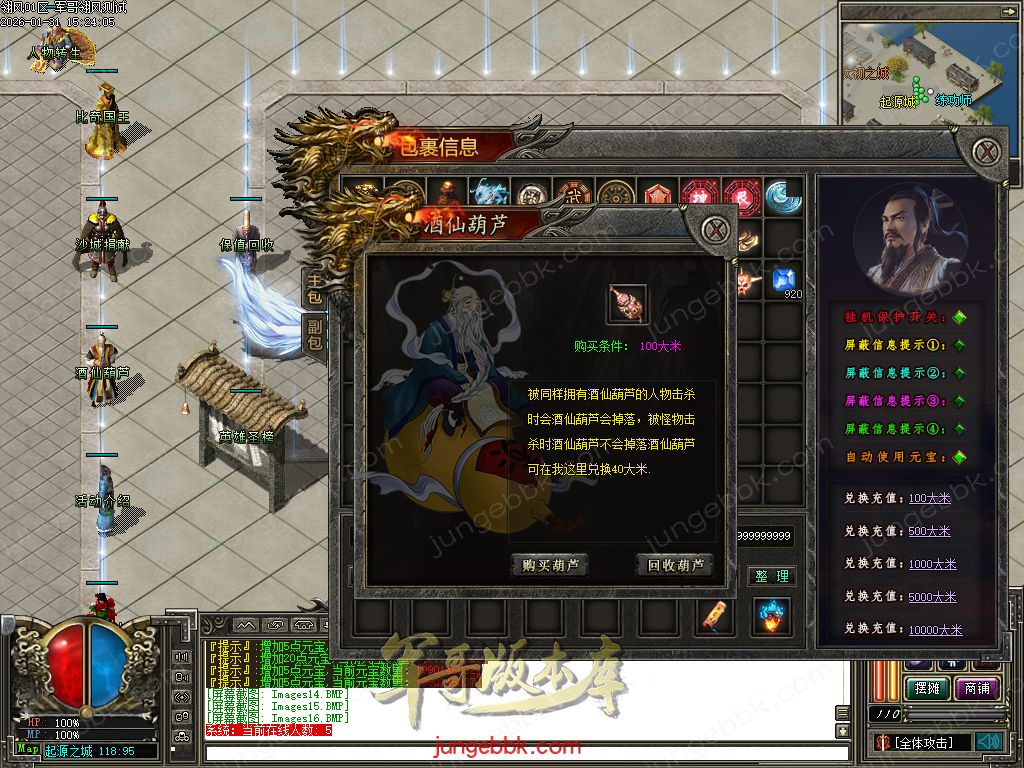Choose the 1000大米 recharge exchange link
Screen dimensions: 1024x768
point(932,564)
